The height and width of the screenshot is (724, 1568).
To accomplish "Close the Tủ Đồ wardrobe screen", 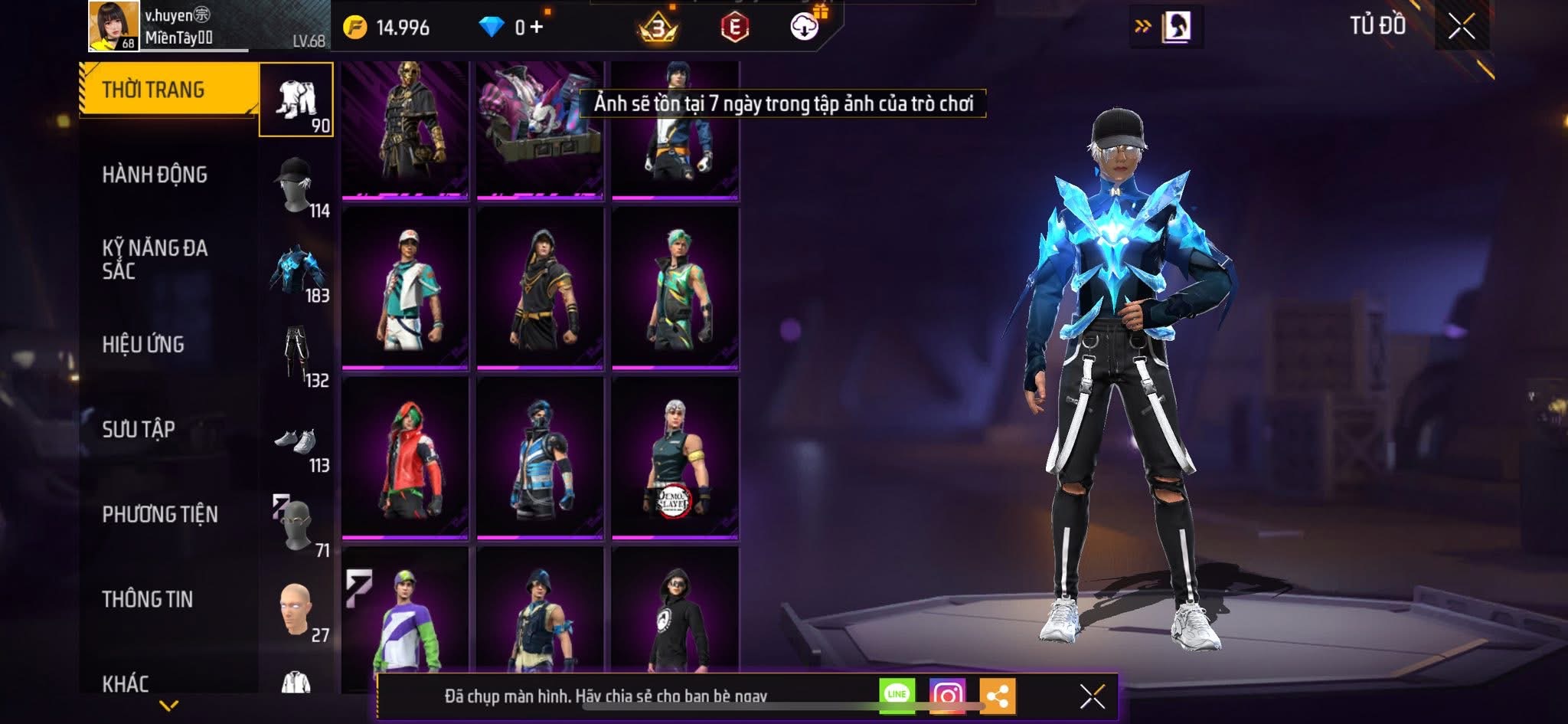I will pos(1462,27).
